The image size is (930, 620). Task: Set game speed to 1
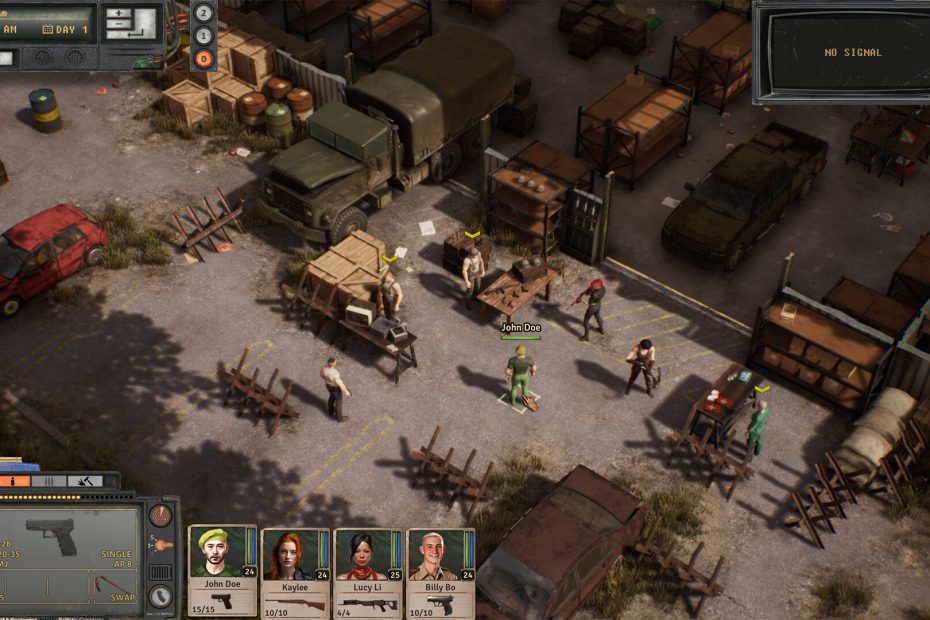[204, 36]
